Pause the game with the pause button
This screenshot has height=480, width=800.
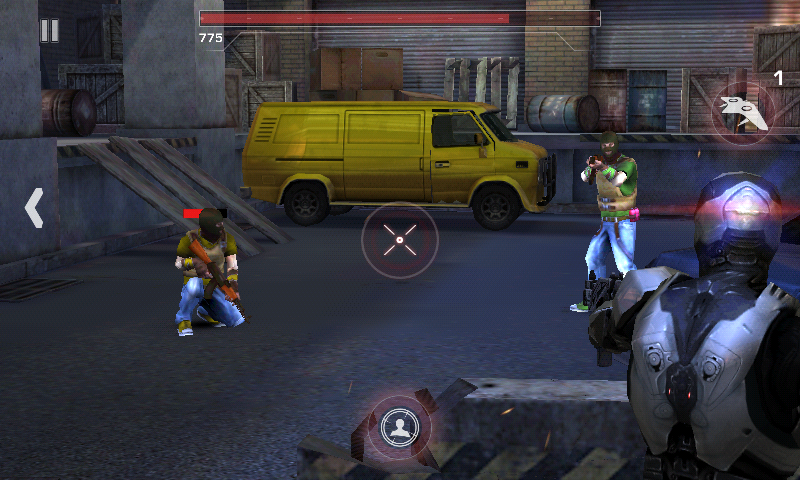49,31
